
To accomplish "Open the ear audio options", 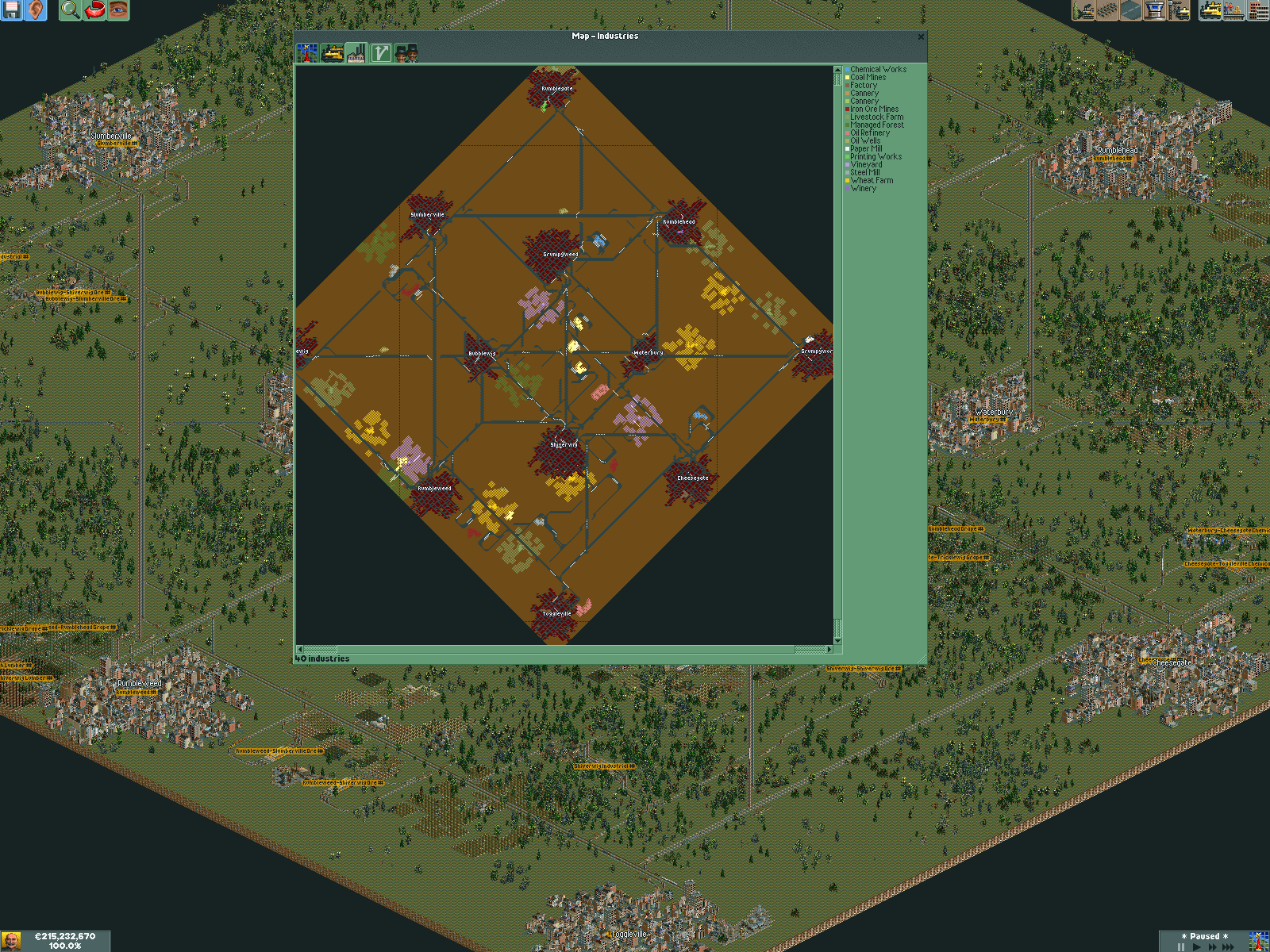I will pyautogui.click(x=36, y=10).
